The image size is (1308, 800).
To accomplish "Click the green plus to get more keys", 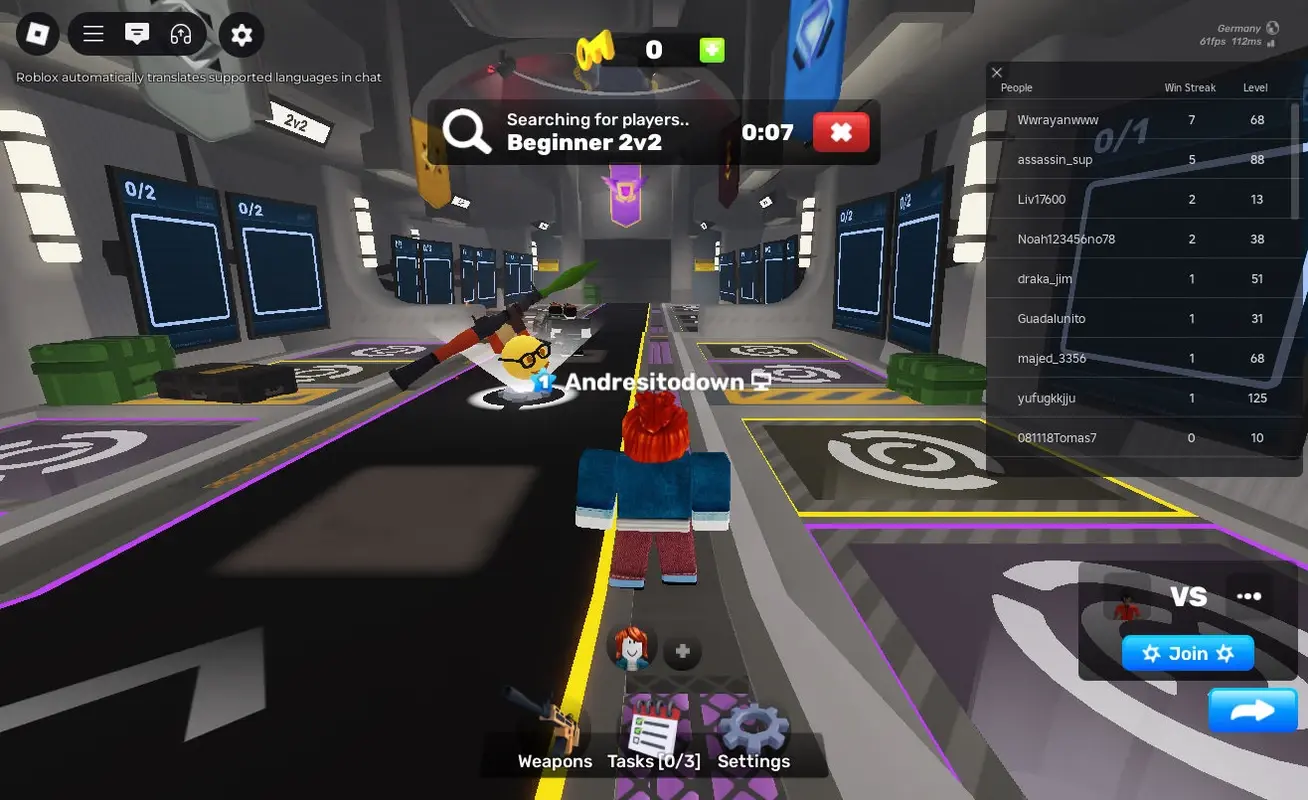I will [712, 49].
